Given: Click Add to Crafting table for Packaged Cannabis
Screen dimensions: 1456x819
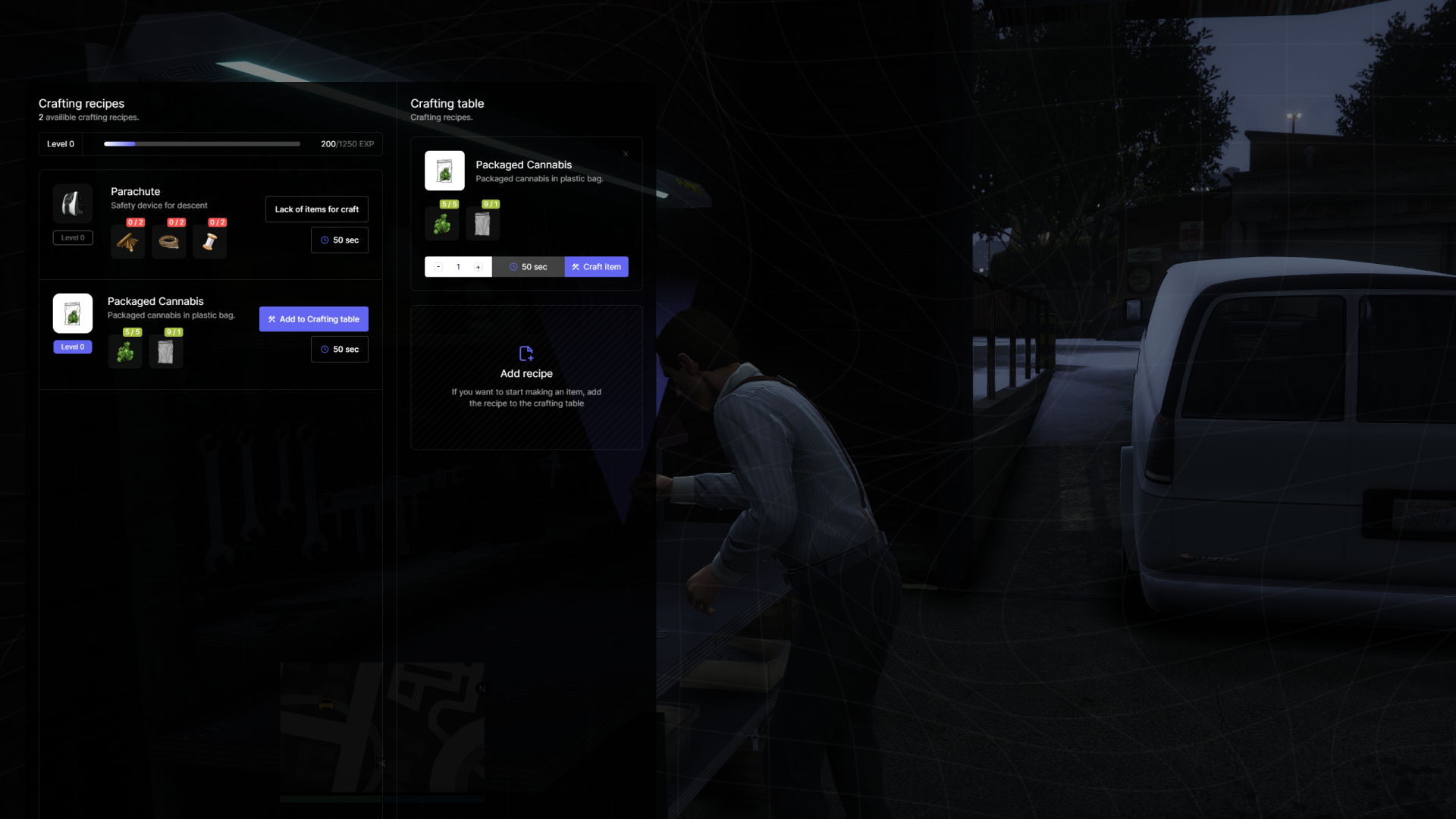Looking at the screenshot, I should (x=313, y=319).
